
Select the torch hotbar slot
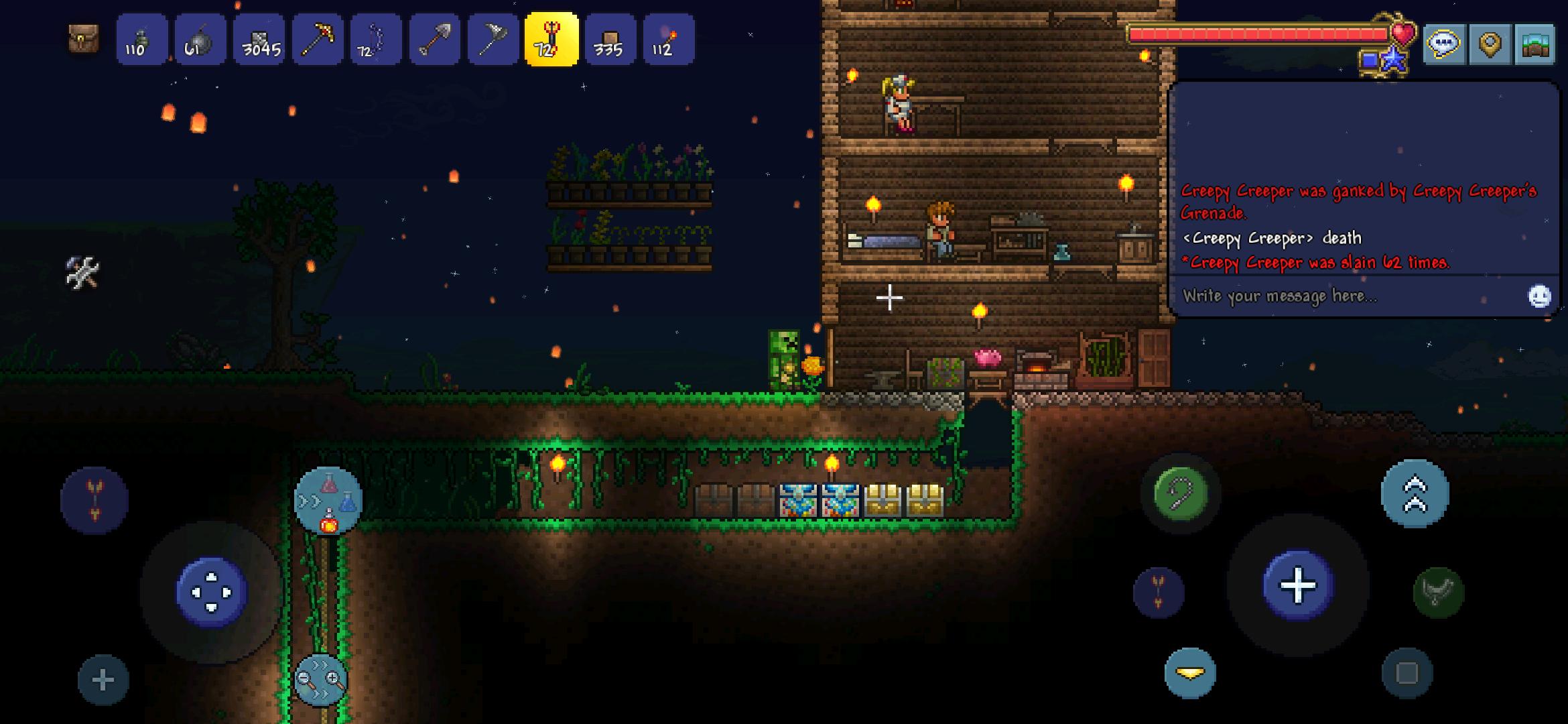[x=668, y=40]
